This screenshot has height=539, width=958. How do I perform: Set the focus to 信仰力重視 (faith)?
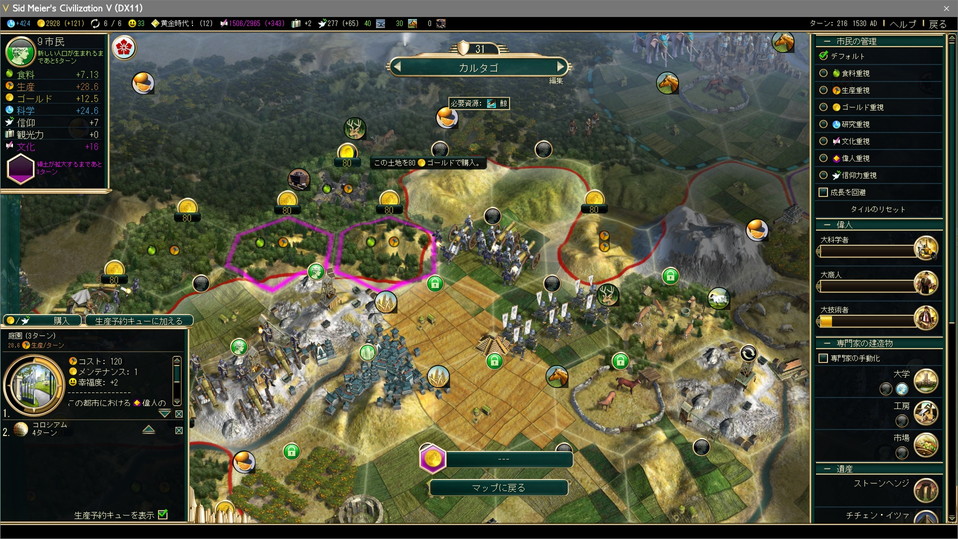[823, 175]
